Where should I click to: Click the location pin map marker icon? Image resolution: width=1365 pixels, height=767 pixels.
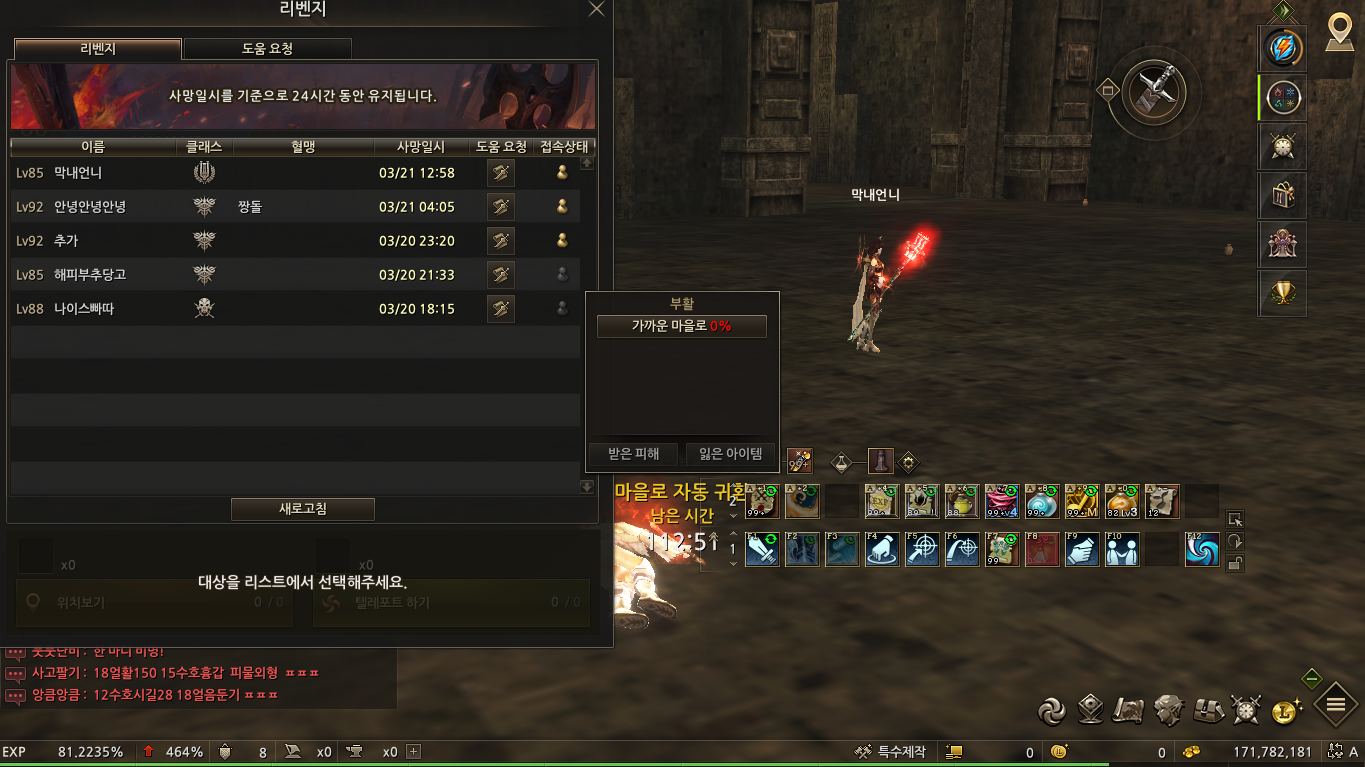point(1339,32)
